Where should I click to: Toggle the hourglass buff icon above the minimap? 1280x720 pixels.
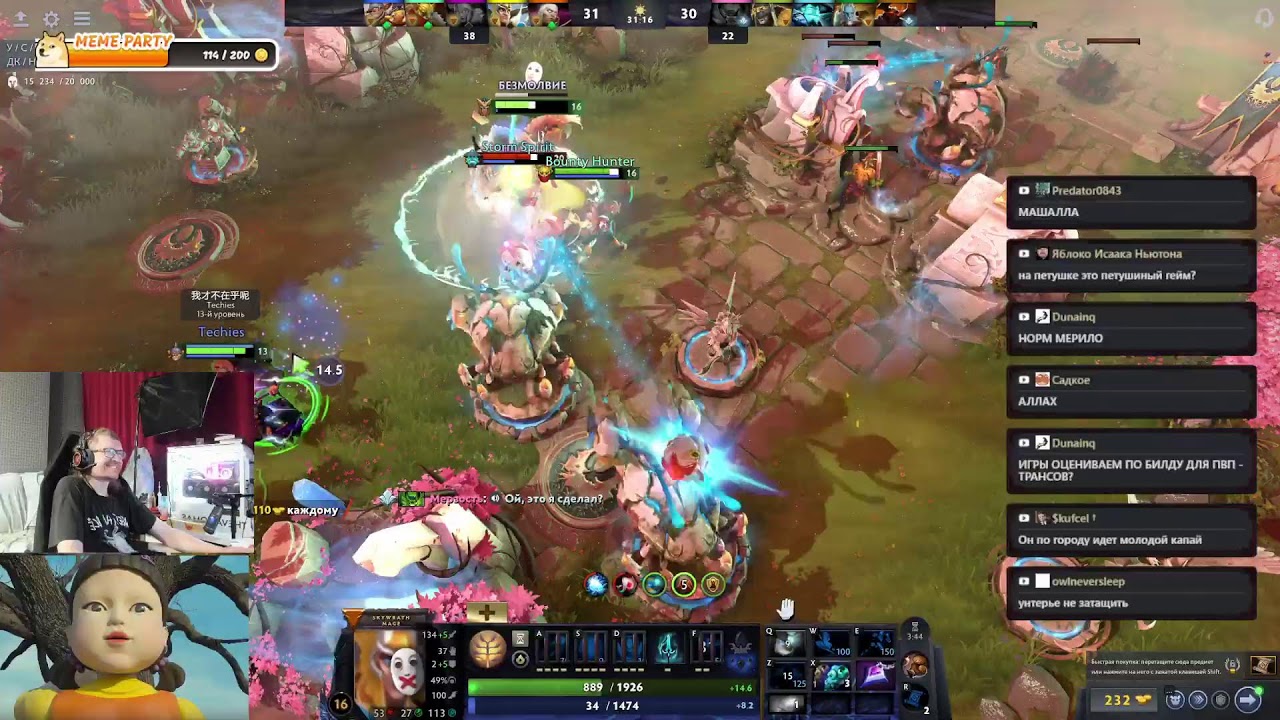pos(916,628)
